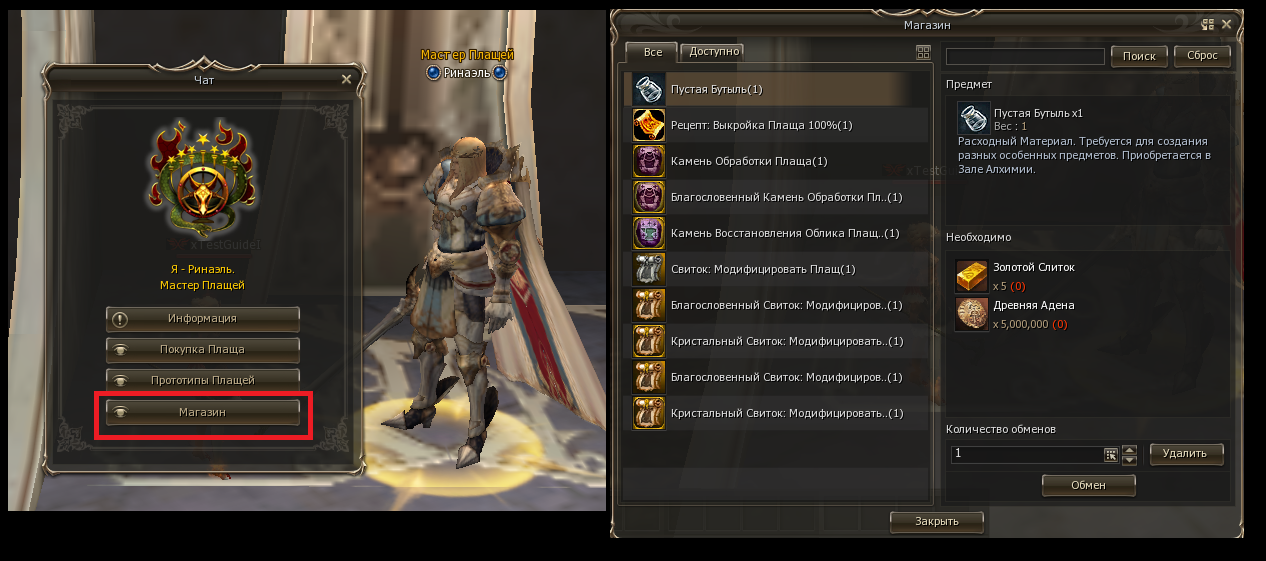The width and height of the screenshot is (1266, 561).
Task: Close the Чат dialogue window
Action: 346,79
